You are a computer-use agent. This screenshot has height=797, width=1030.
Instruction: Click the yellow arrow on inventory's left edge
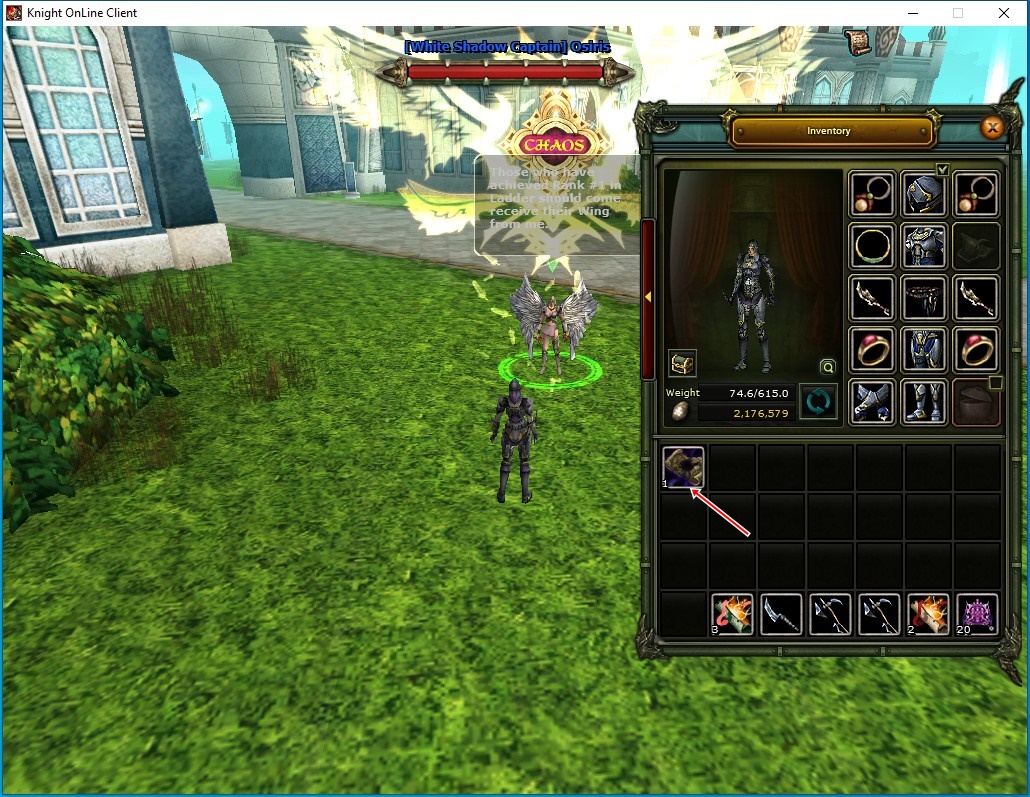[x=648, y=296]
